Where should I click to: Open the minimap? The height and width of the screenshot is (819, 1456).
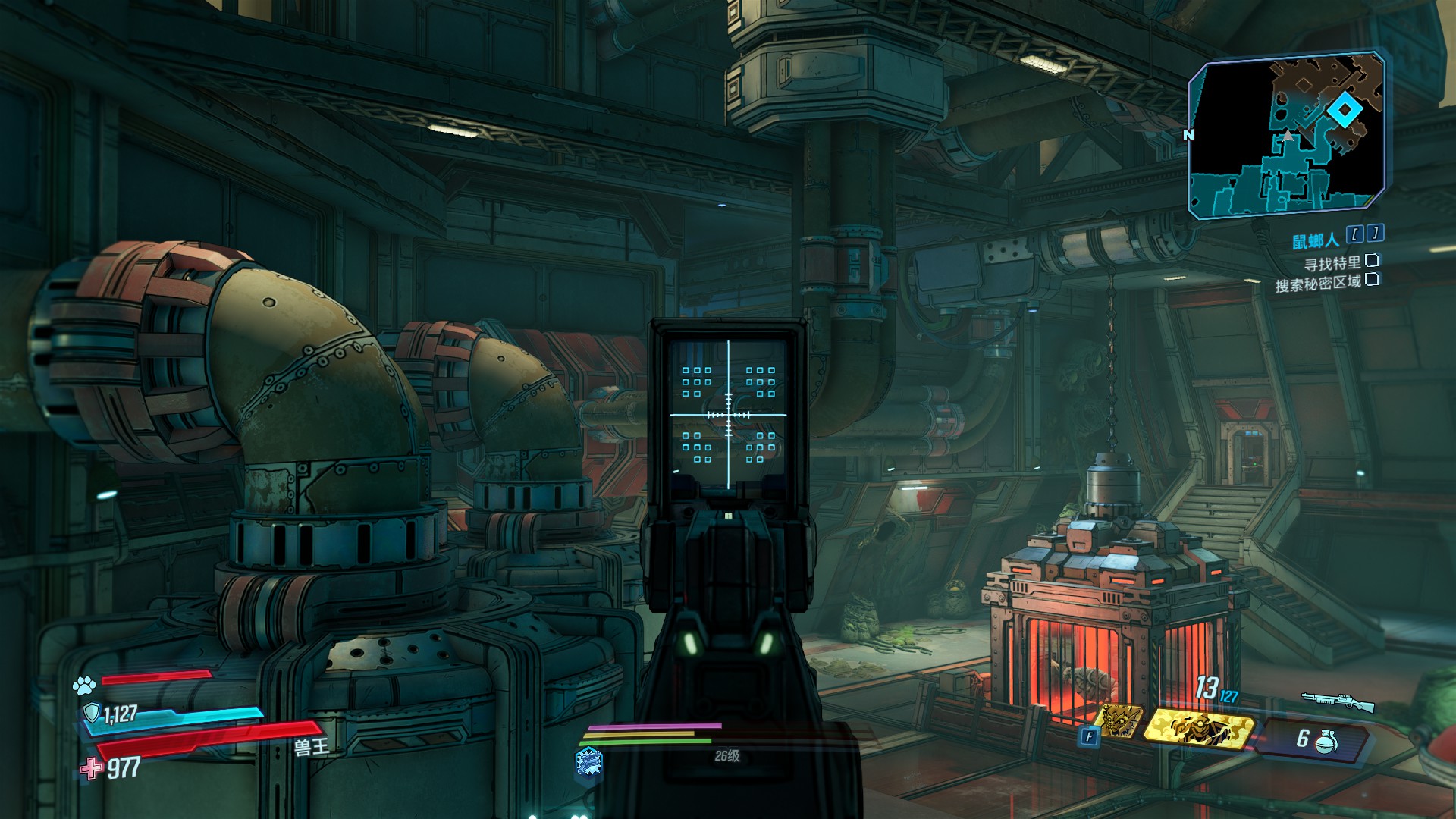pyautogui.click(x=1285, y=135)
